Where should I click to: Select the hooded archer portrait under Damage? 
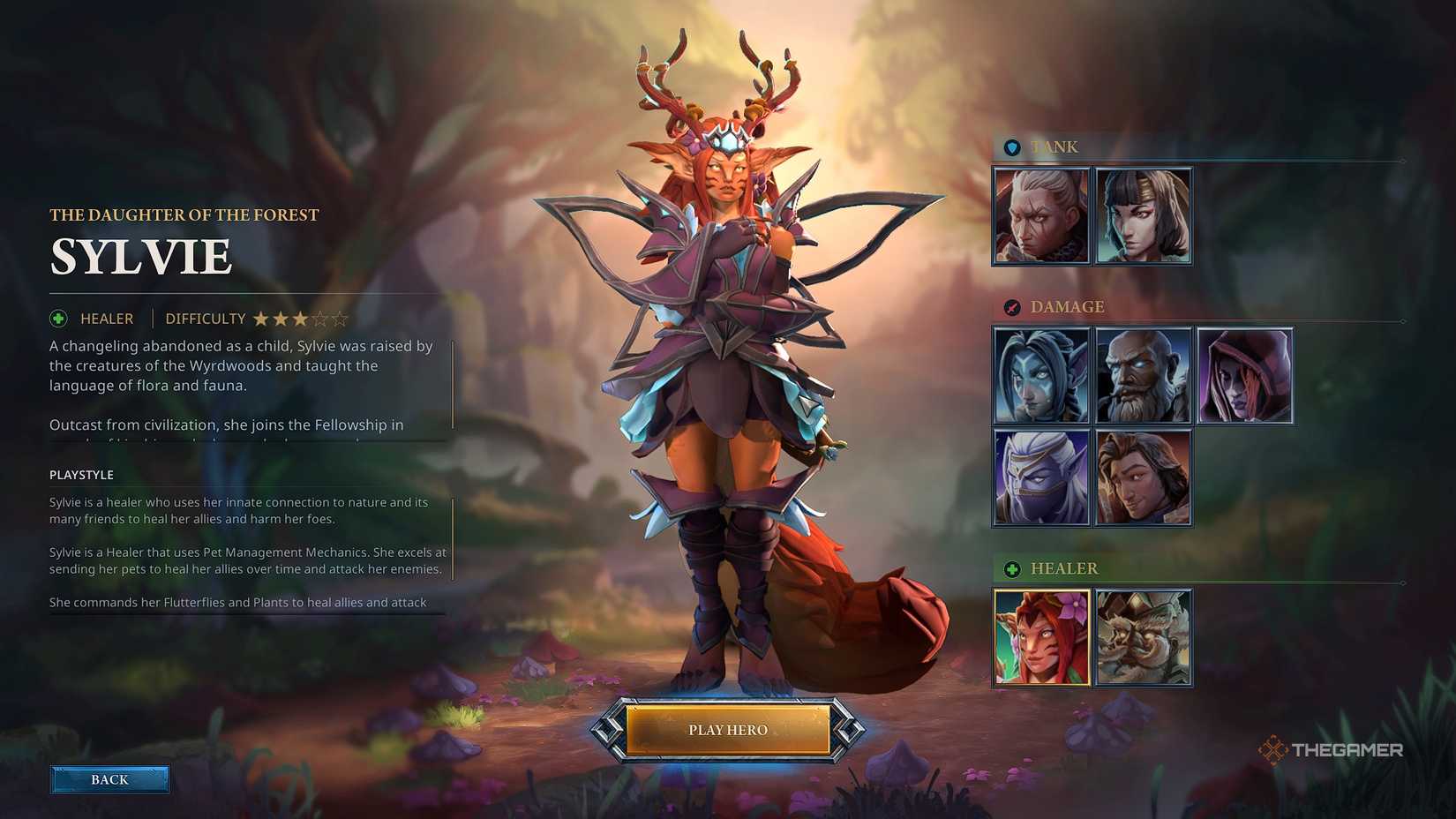click(1245, 374)
